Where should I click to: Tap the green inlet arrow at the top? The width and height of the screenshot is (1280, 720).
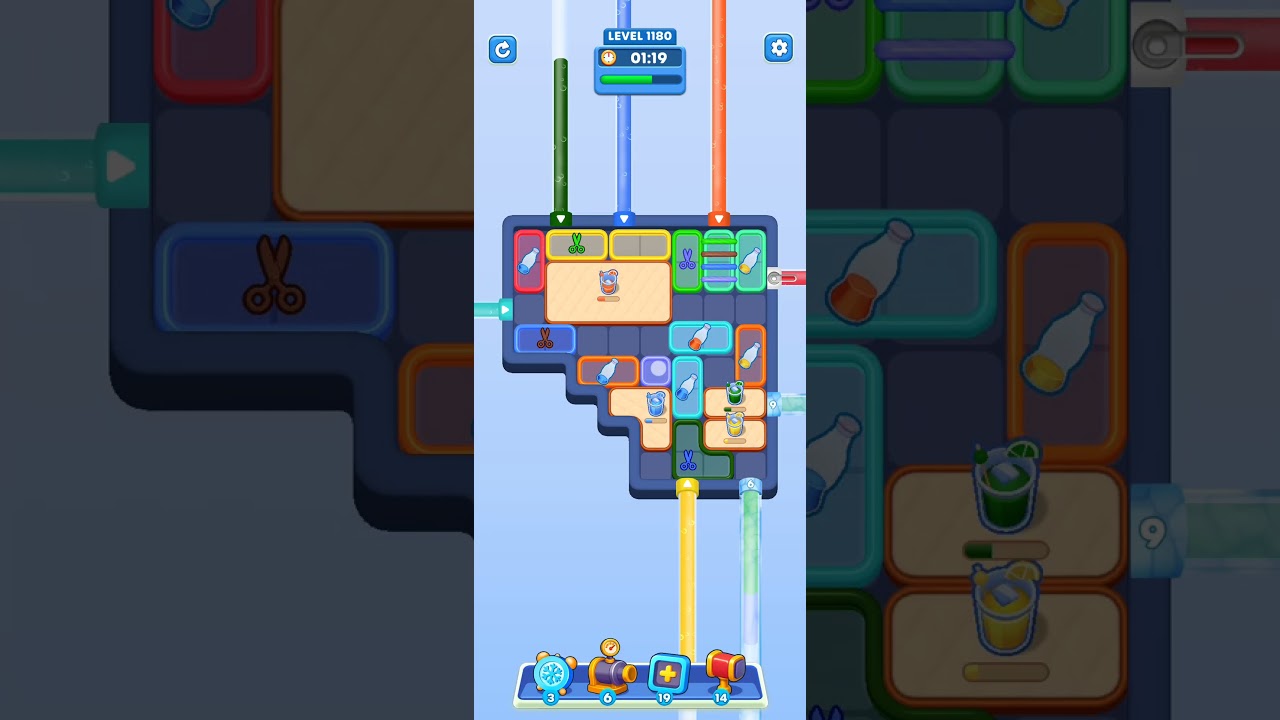coord(561,218)
